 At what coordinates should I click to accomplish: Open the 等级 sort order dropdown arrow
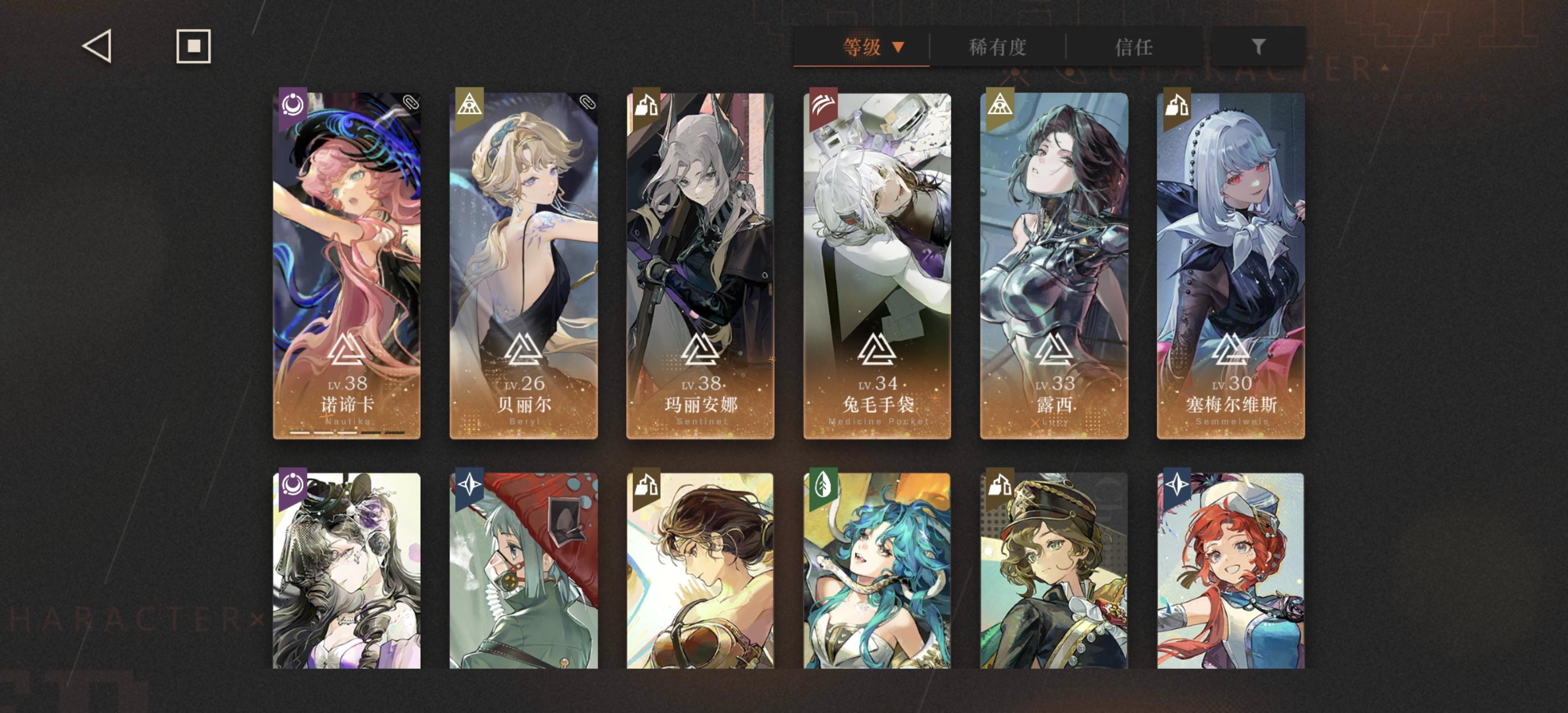tap(898, 47)
